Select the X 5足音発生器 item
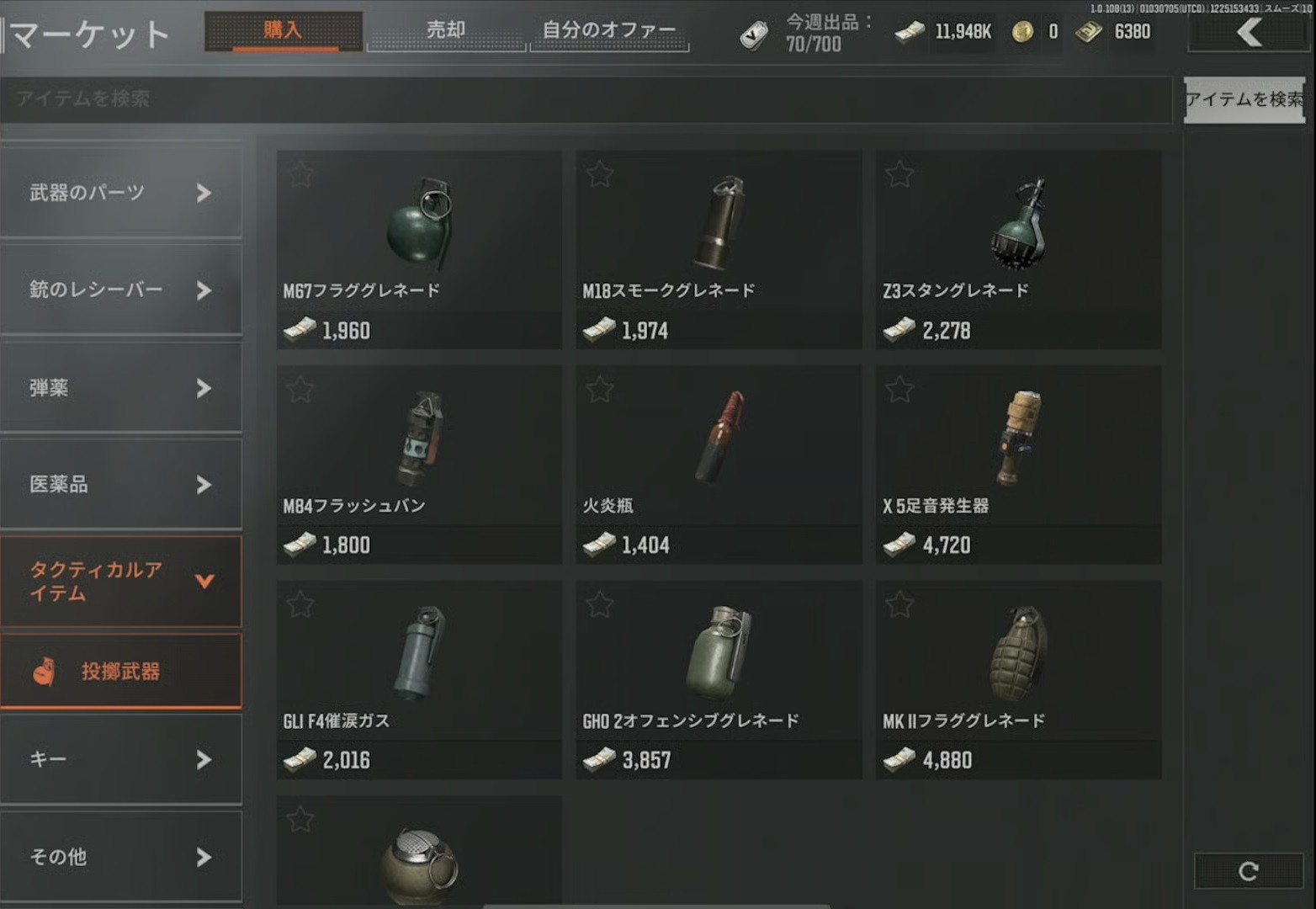This screenshot has height=909, width=1316. pyautogui.click(x=1018, y=464)
